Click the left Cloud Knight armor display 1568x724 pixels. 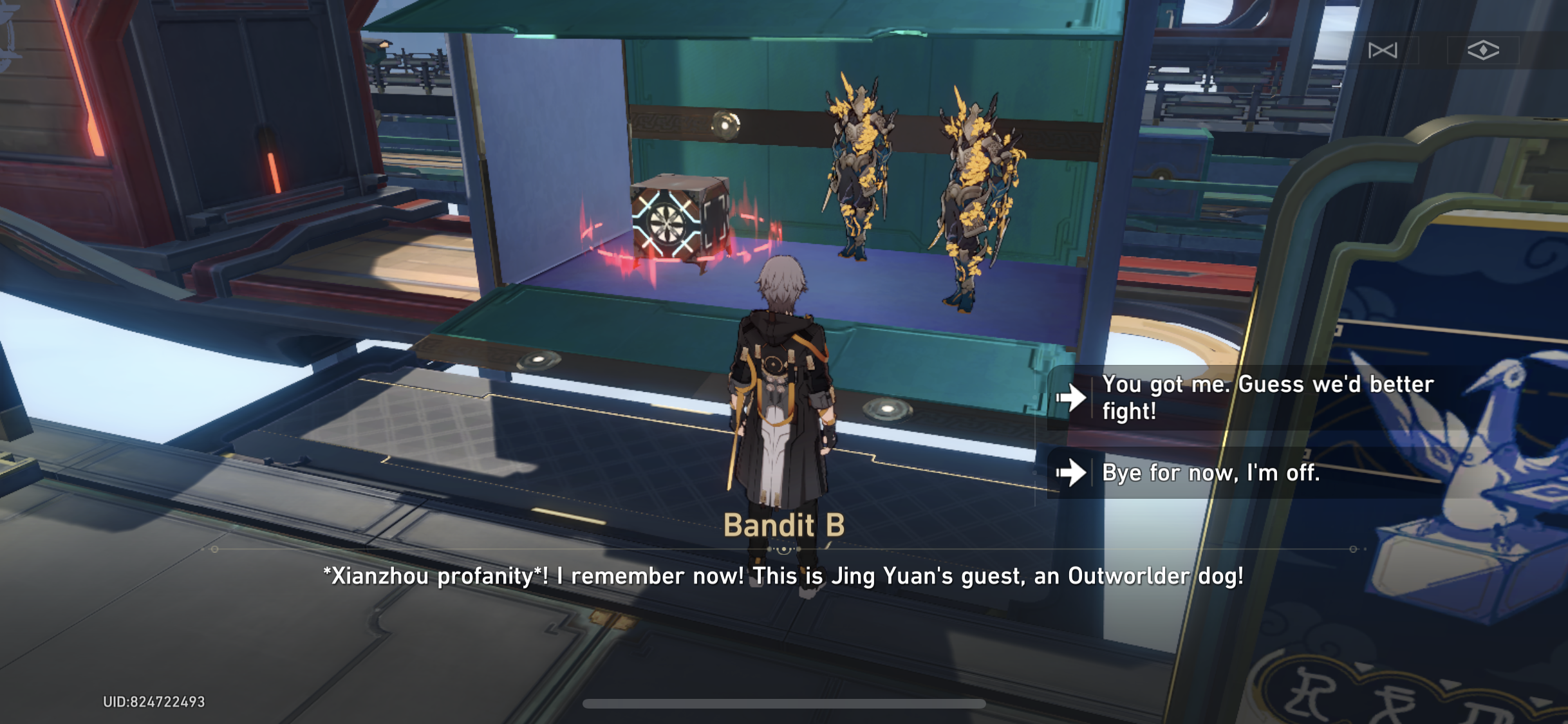click(x=859, y=167)
